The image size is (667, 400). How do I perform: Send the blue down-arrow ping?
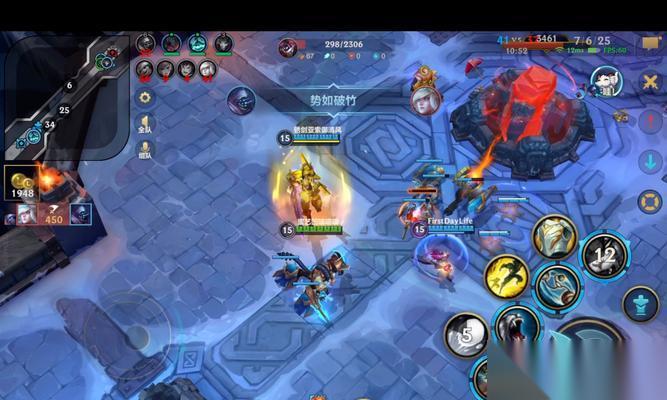[x=651, y=160]
